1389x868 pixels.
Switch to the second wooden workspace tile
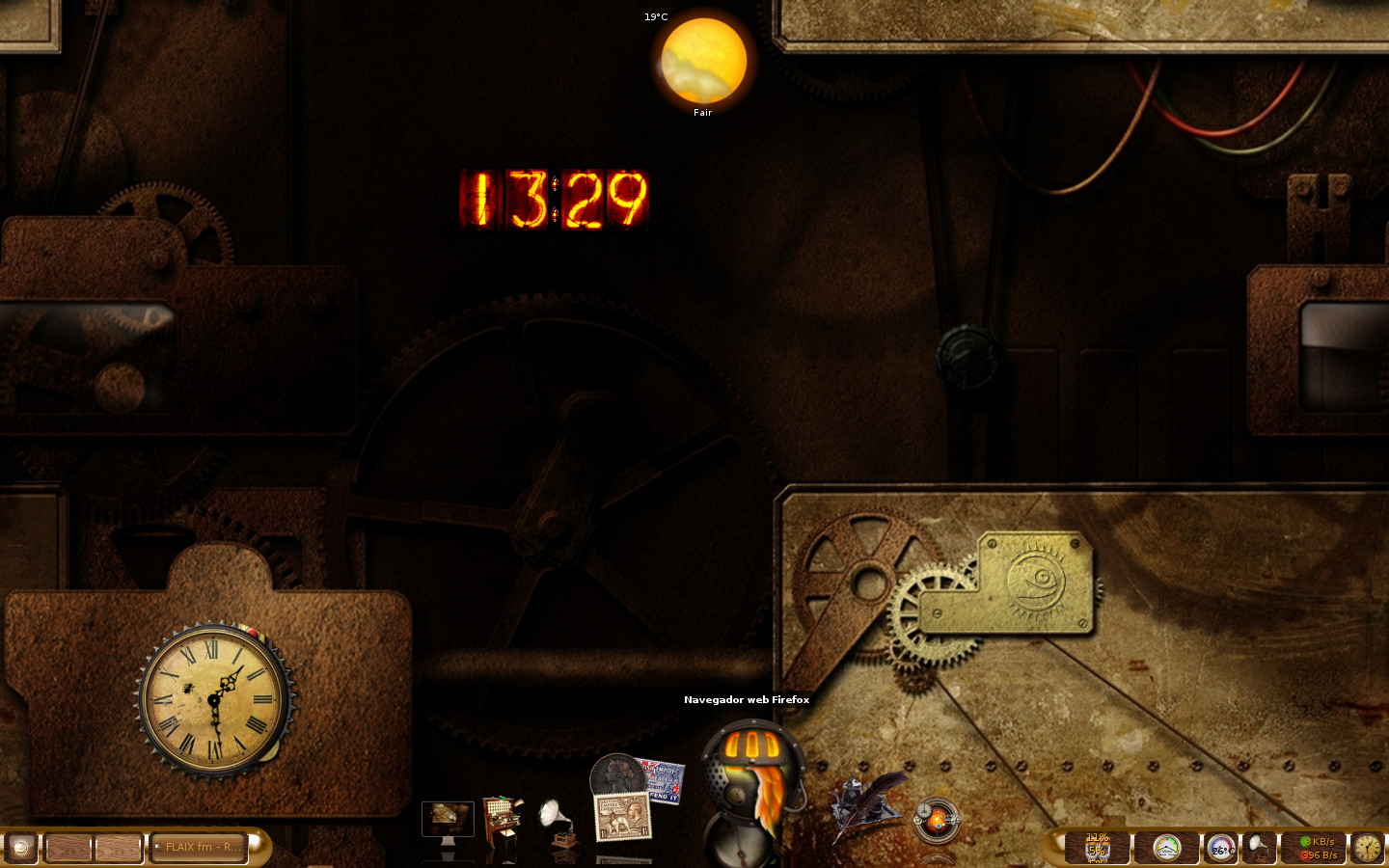[118, 848]
